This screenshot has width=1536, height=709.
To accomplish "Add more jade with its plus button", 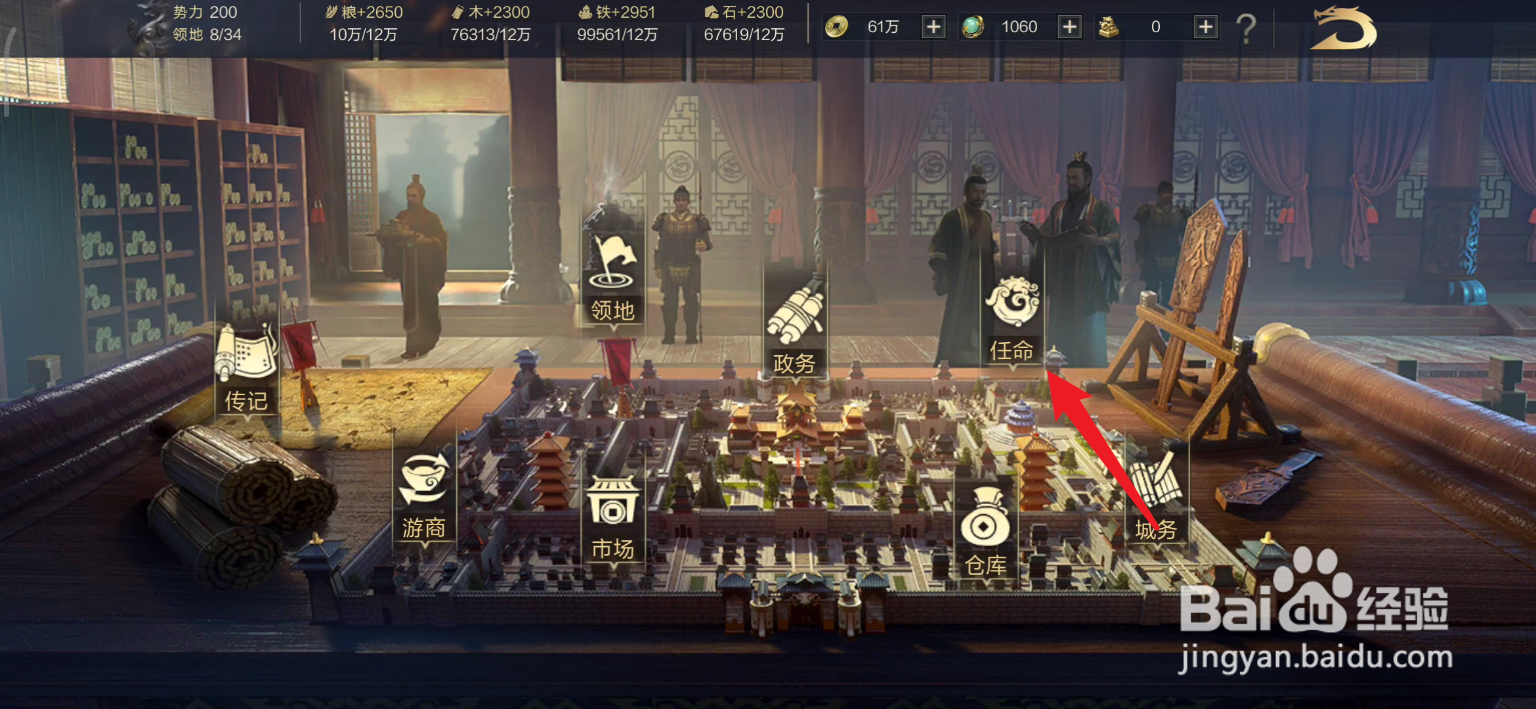I will [x=1070, y=27].
